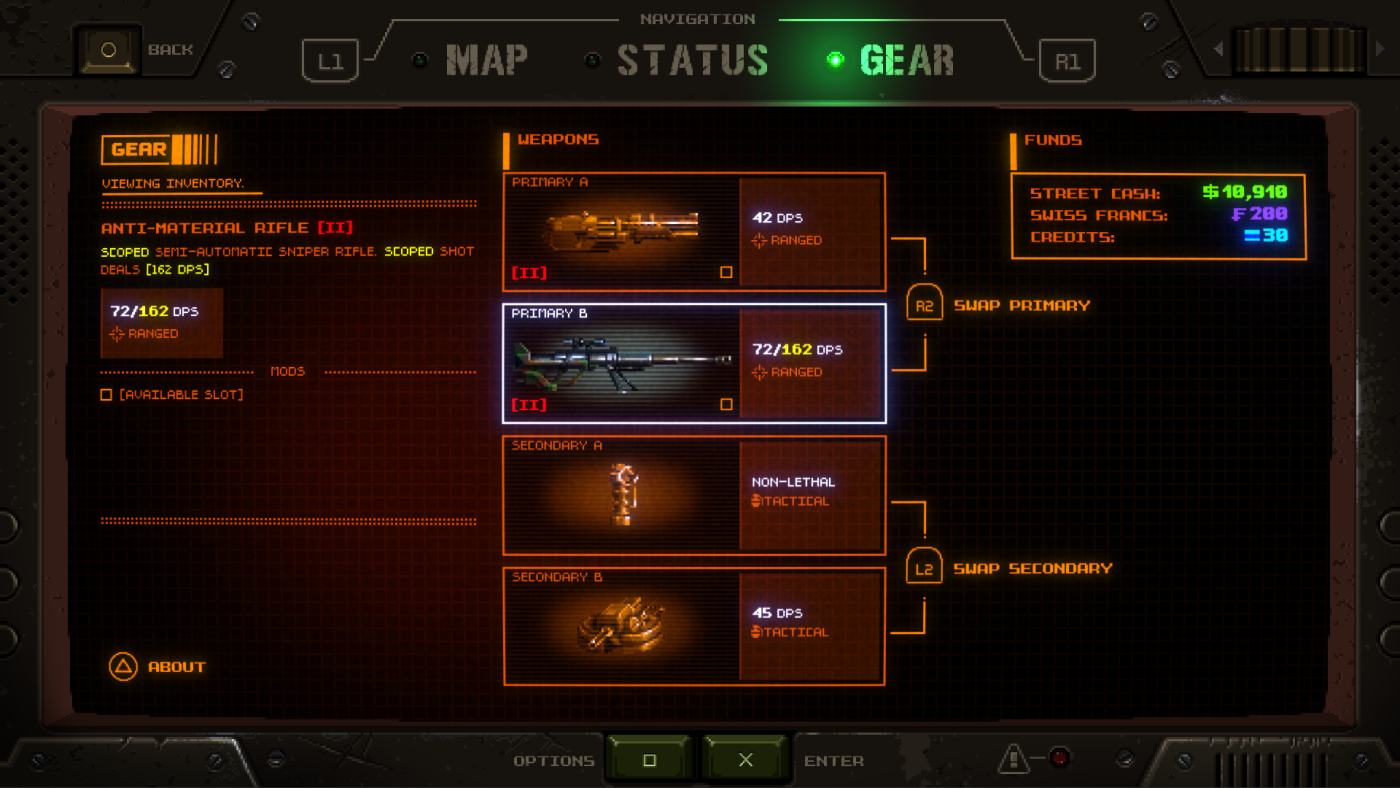Screen dimensions: 1400x788
Task: Toggle the mod square on Primary B weapon
Action: click(729, 402)
